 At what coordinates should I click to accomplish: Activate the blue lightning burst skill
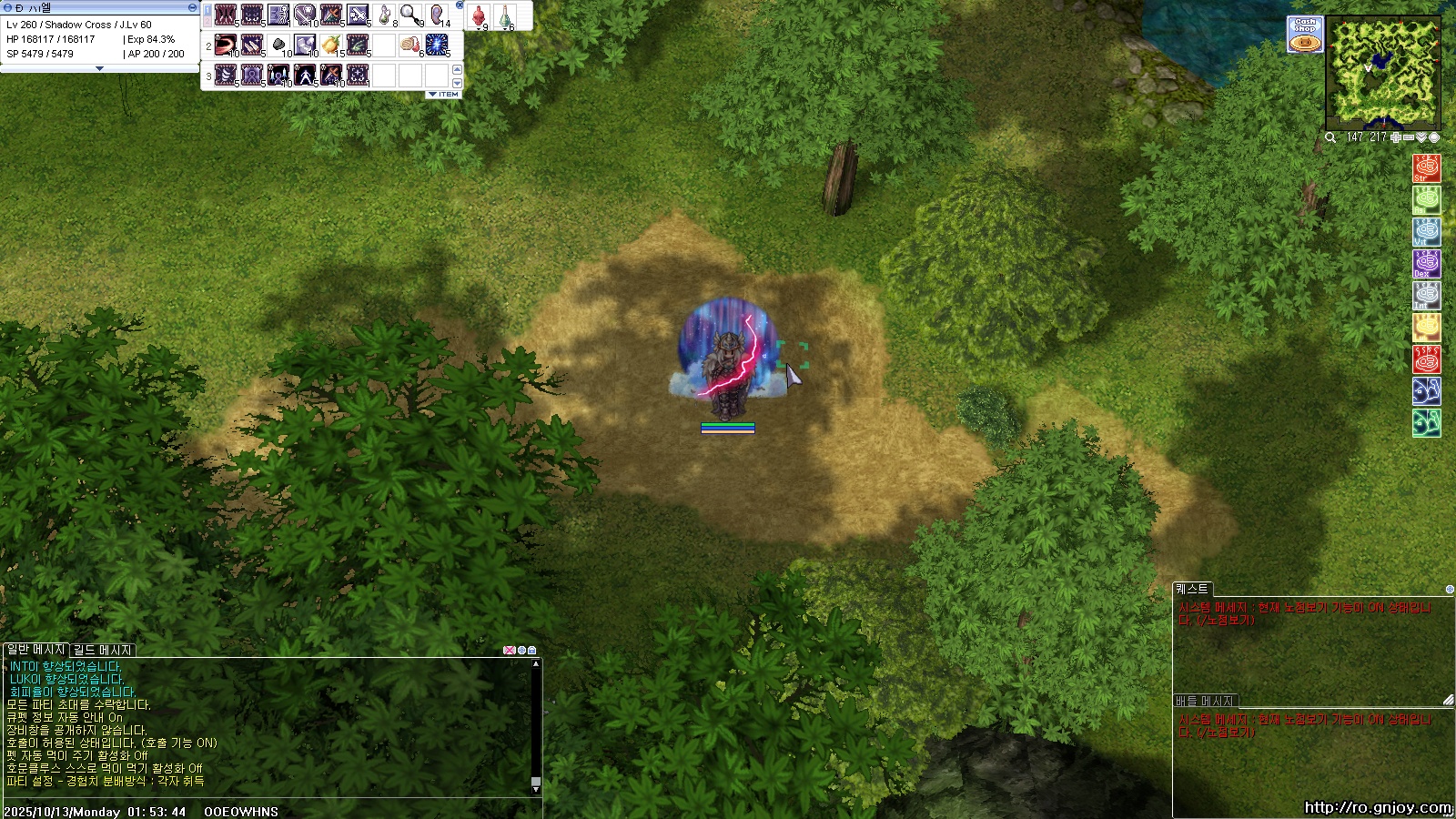[437, 45]
